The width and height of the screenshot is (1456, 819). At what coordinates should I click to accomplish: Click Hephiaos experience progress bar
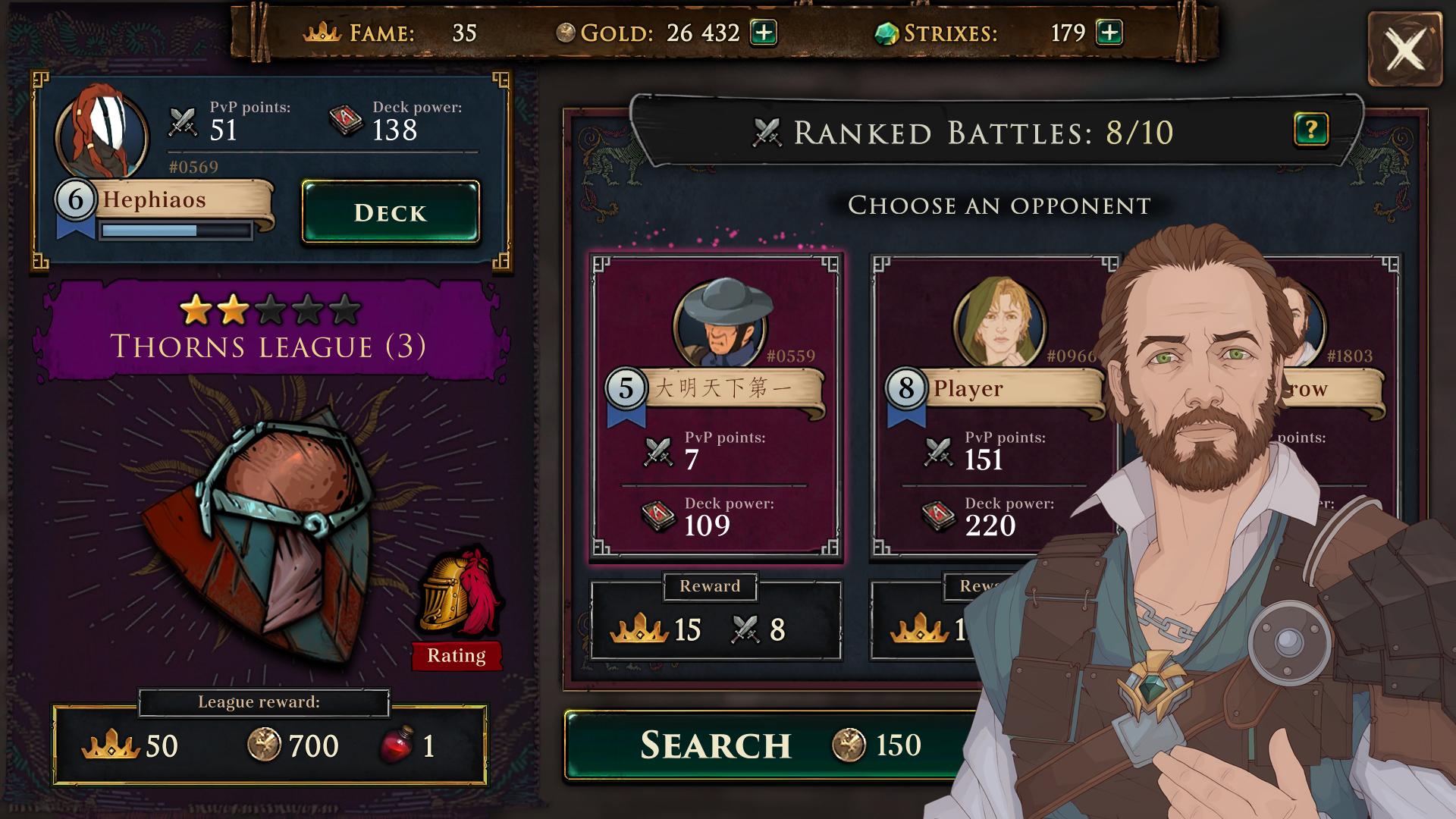point(176,231)
